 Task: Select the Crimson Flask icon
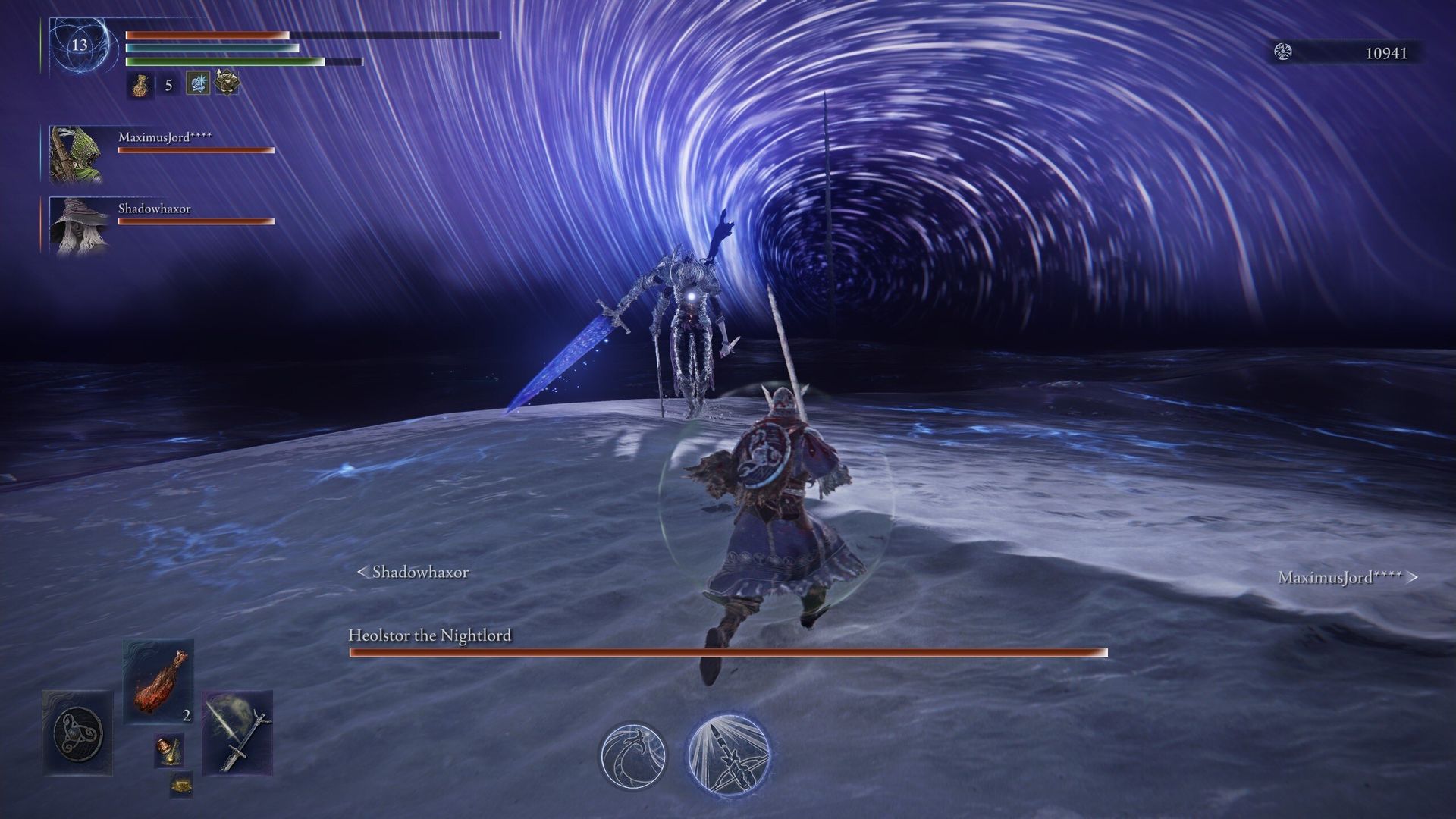click(140, 85)
